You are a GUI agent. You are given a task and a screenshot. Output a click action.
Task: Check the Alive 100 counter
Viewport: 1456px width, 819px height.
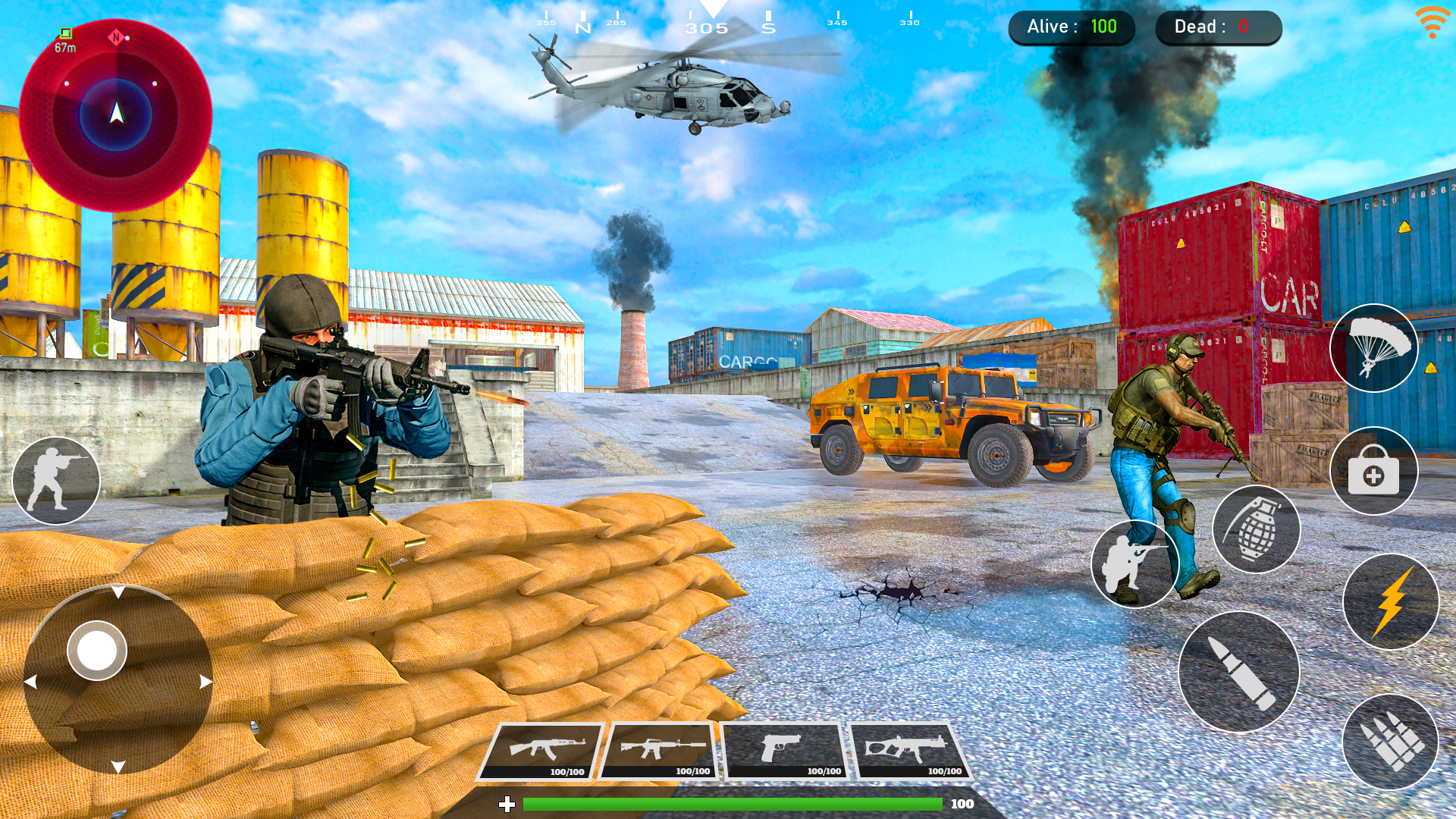point(1072,27)
